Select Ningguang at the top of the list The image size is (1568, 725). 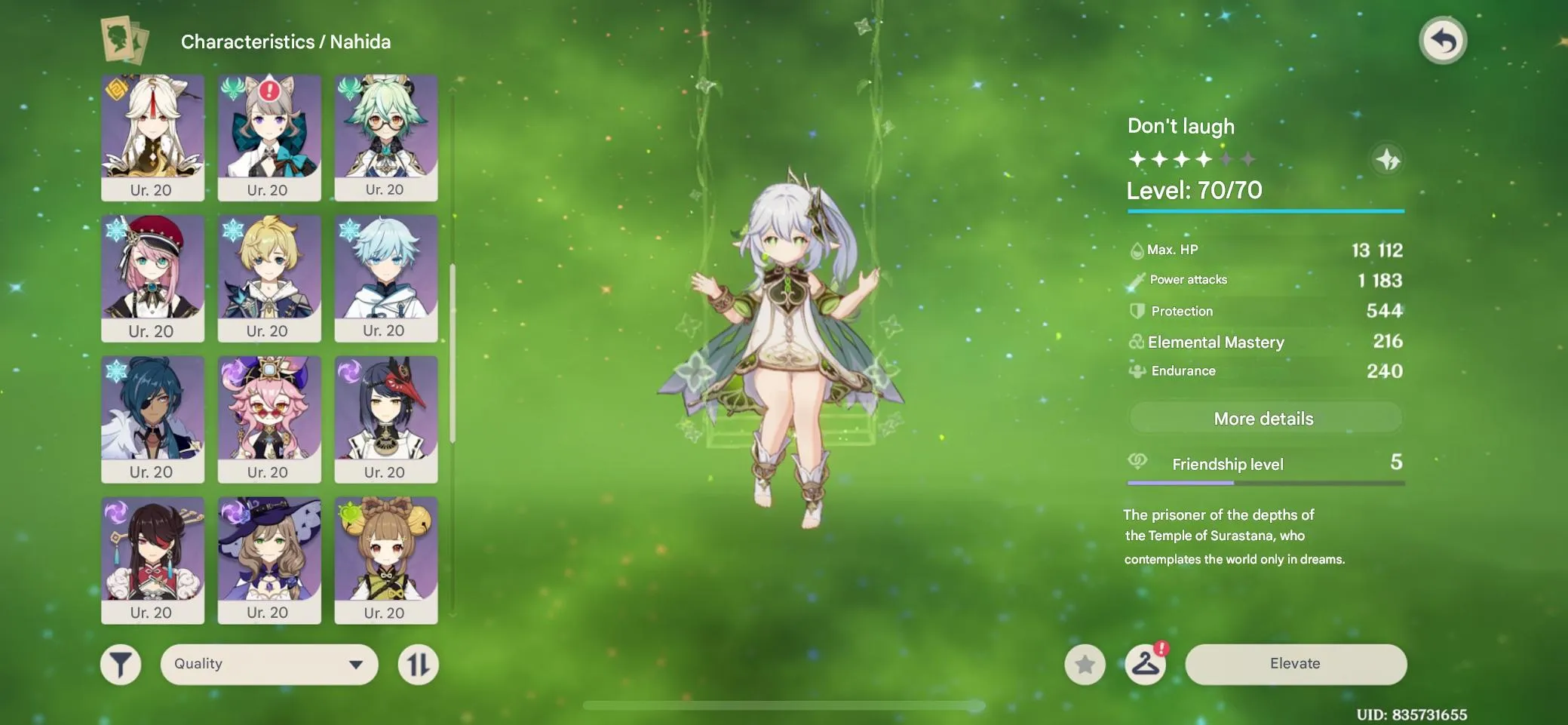tap(153, 138)
